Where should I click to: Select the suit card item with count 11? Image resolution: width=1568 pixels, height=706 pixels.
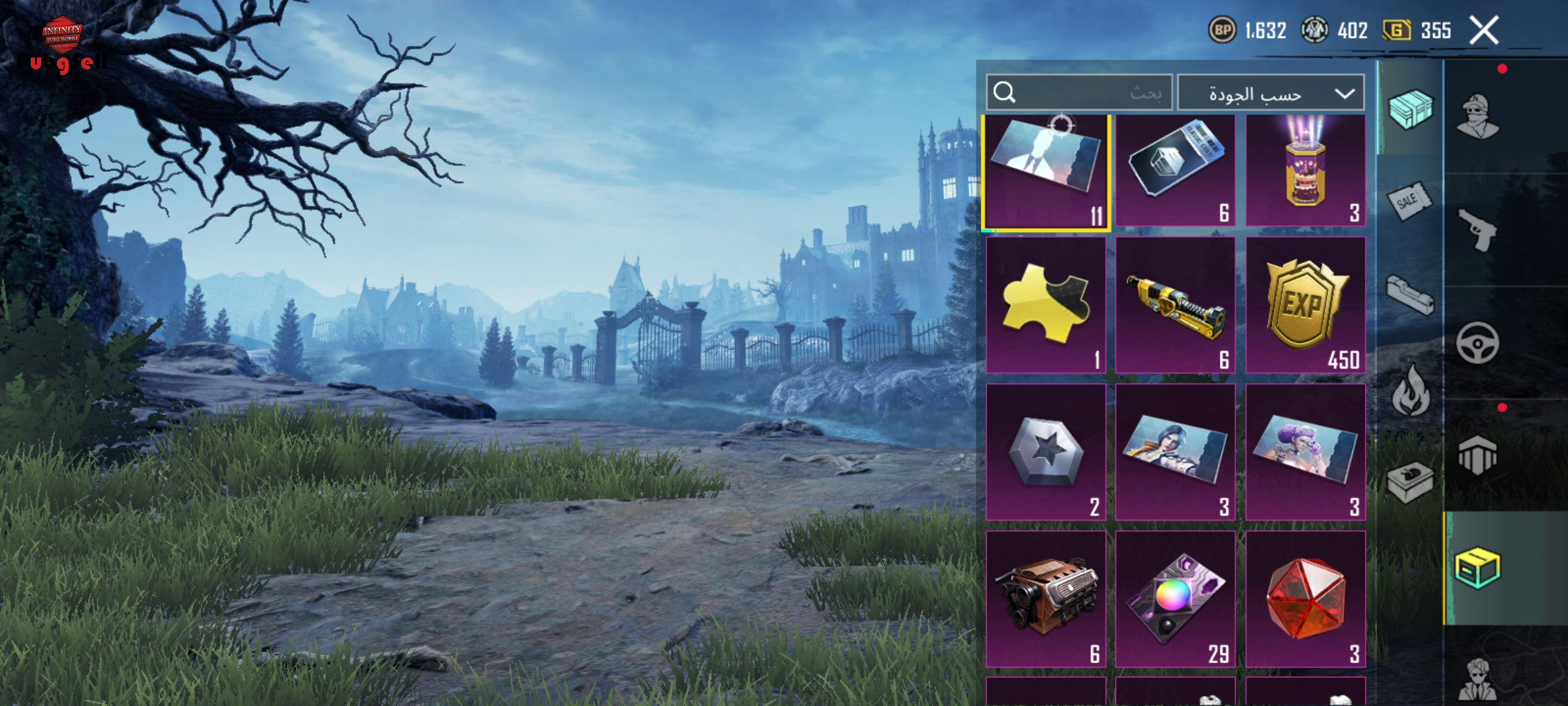pos(1045,173)
